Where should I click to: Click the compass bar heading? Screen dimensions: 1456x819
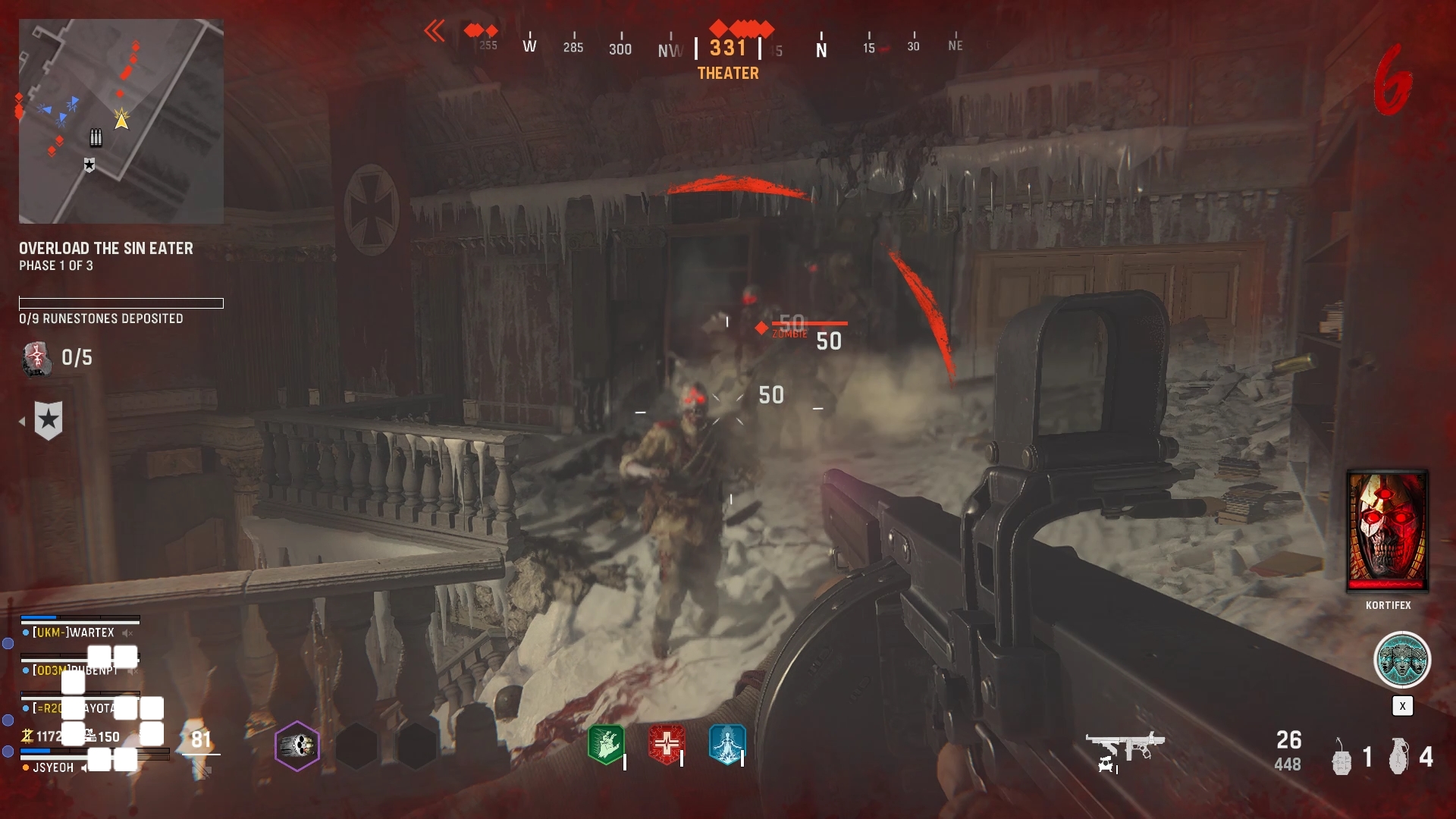(x=728, y=48)
